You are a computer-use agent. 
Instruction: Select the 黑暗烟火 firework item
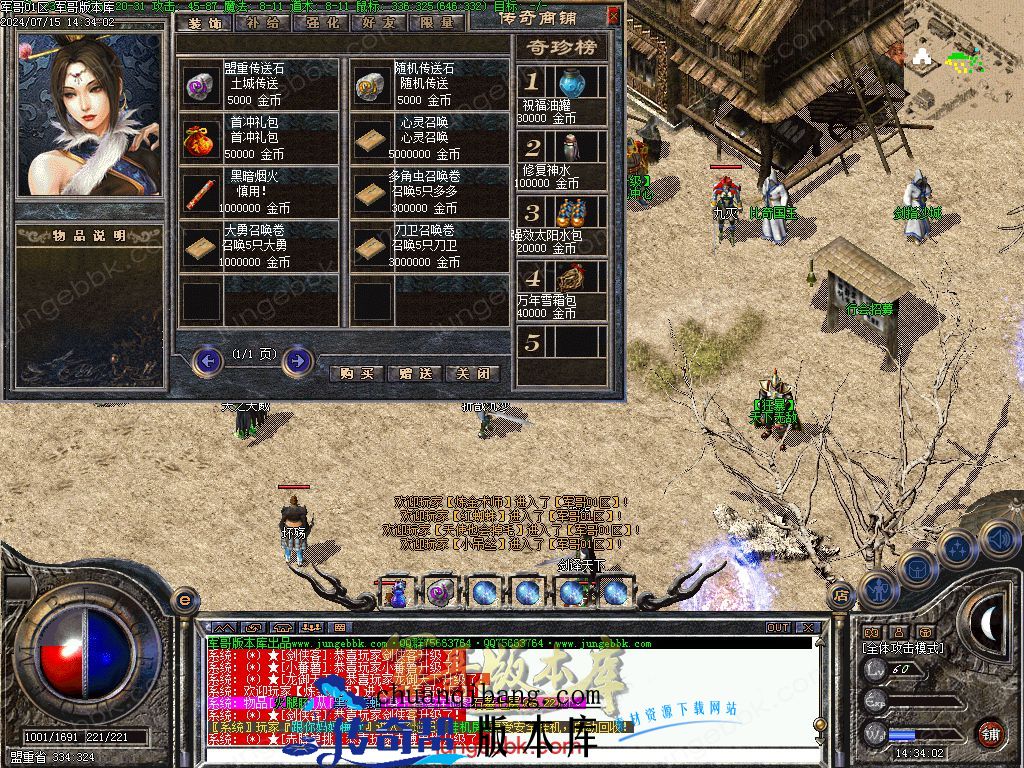198,193
